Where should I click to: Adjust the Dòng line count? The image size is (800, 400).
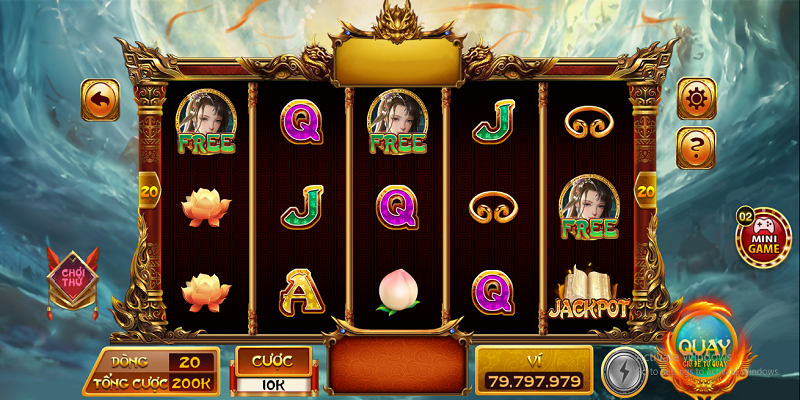[x=190, y=363]
